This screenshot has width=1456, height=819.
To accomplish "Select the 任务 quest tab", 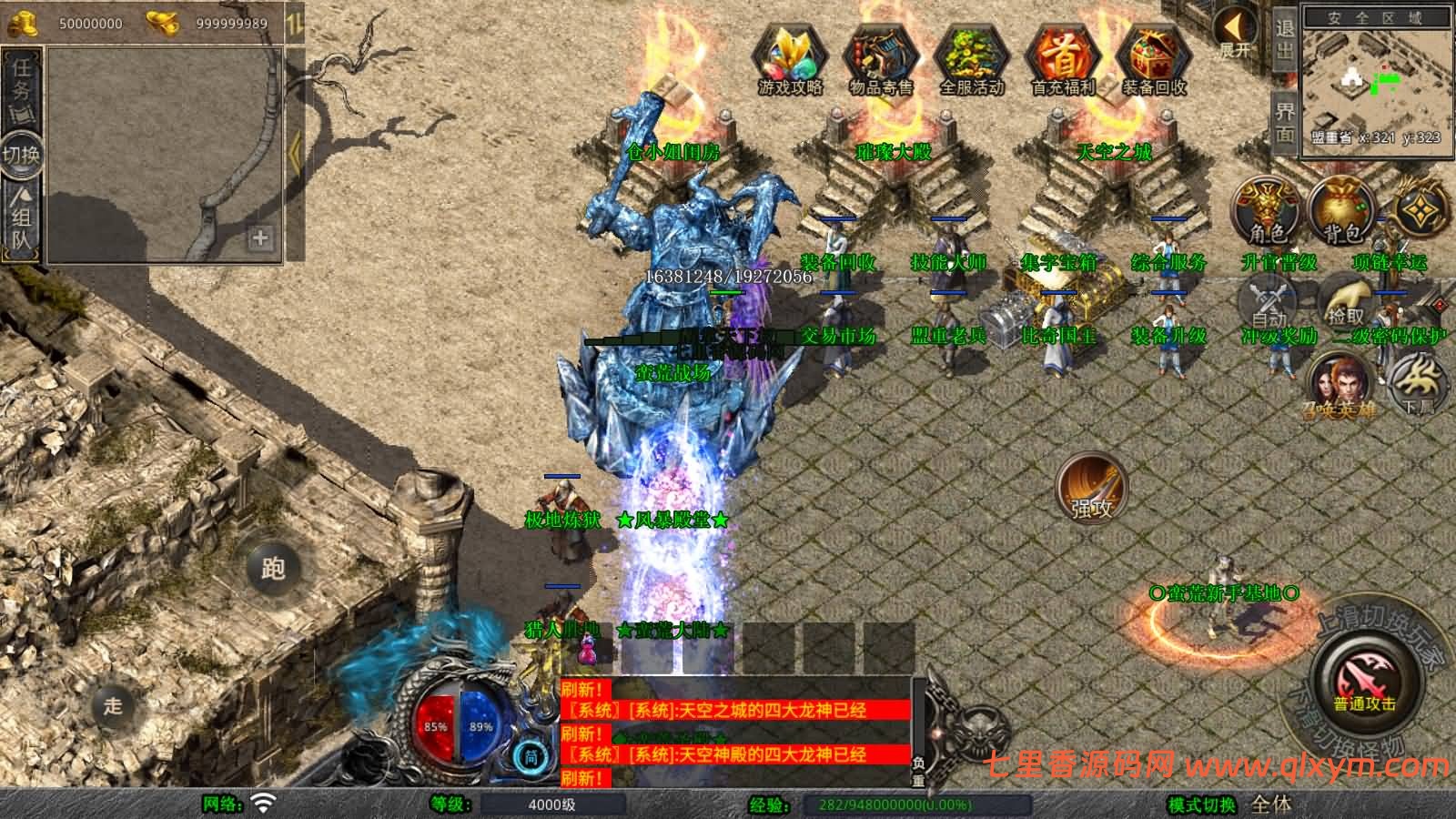I will (x=22, y=82).
